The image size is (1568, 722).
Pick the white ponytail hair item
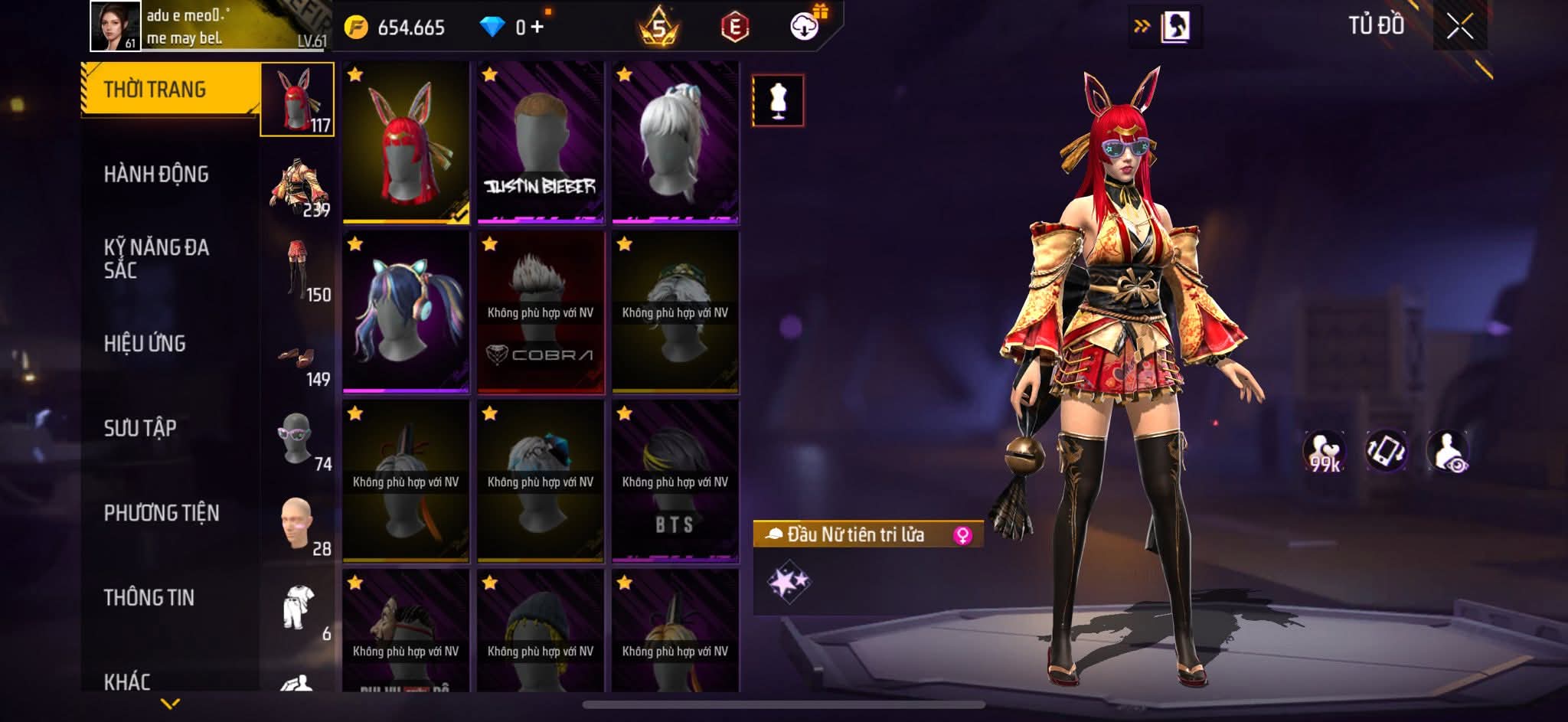coord(675,143)
